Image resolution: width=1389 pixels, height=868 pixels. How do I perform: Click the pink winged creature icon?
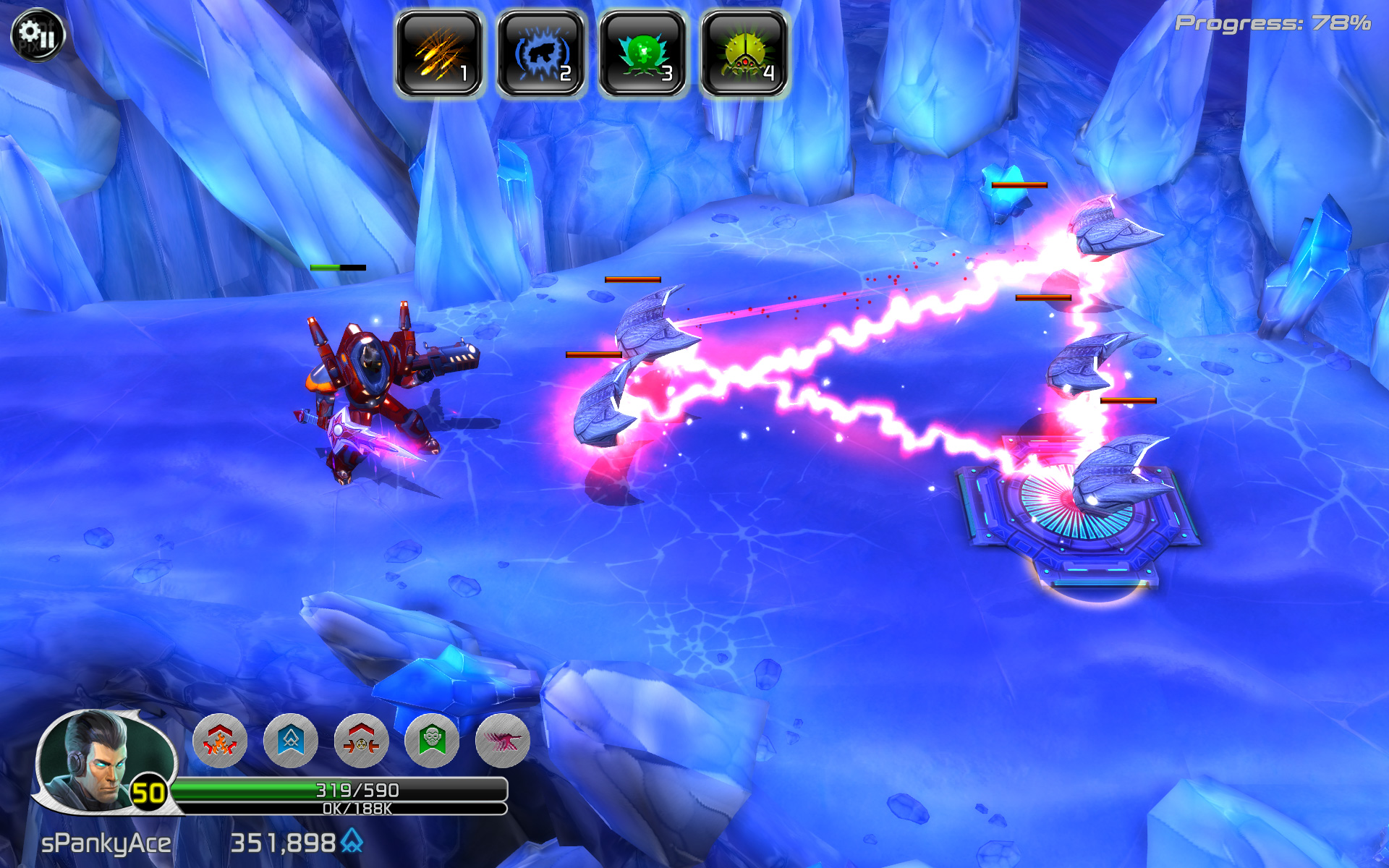tap(503, 740)
